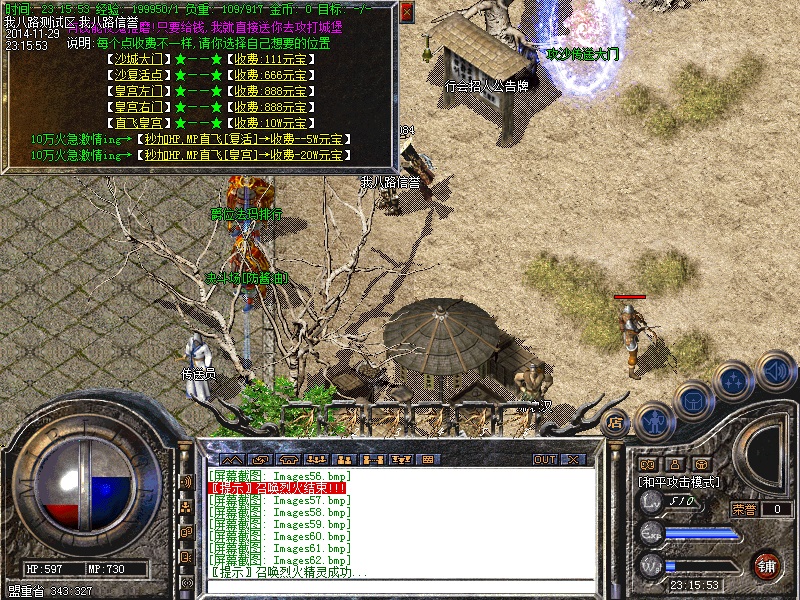Select the 20W元宝 皇宫 direct flight option

242,155
